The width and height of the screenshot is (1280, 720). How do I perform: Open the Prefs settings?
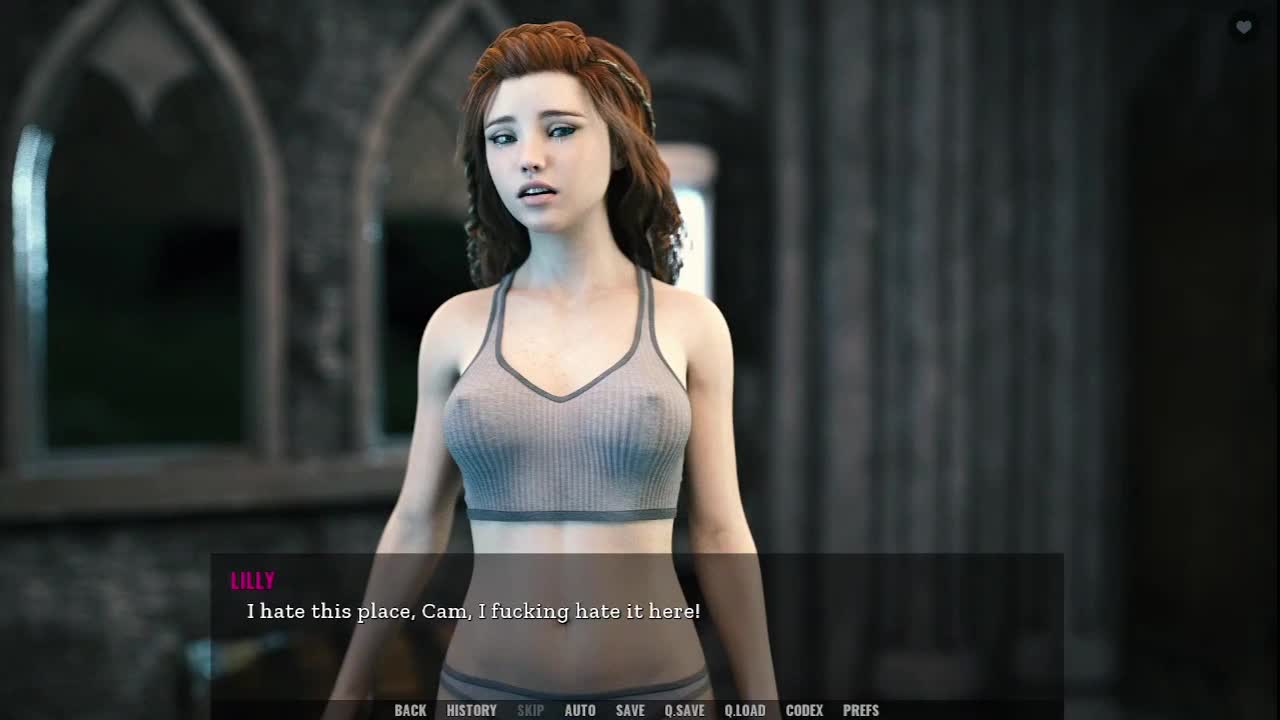860,710
